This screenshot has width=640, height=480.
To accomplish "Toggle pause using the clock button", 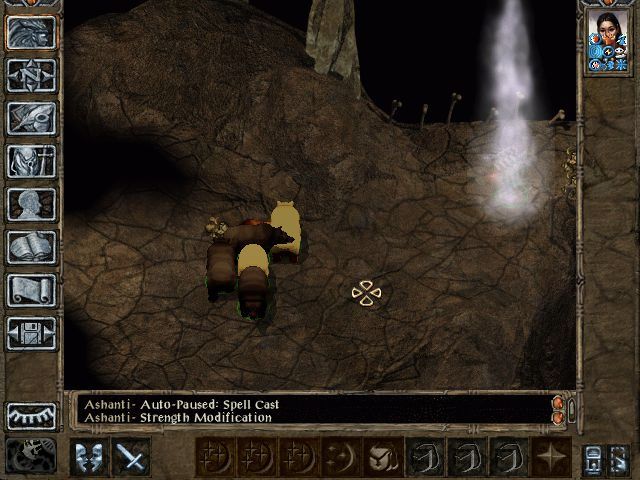I will pyautogui.click(x=31, y=456).
